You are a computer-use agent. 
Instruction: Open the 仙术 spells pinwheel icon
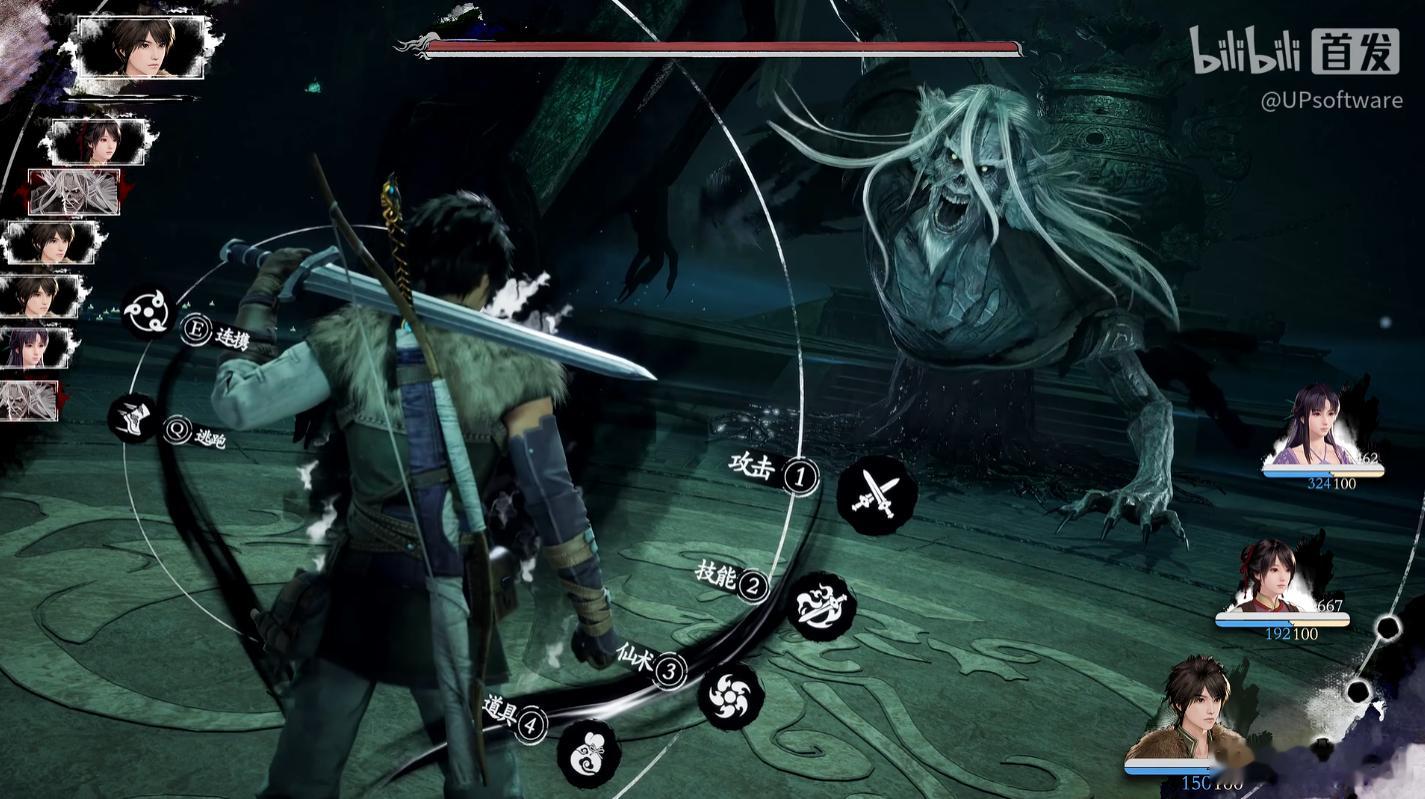coord(730,694)
